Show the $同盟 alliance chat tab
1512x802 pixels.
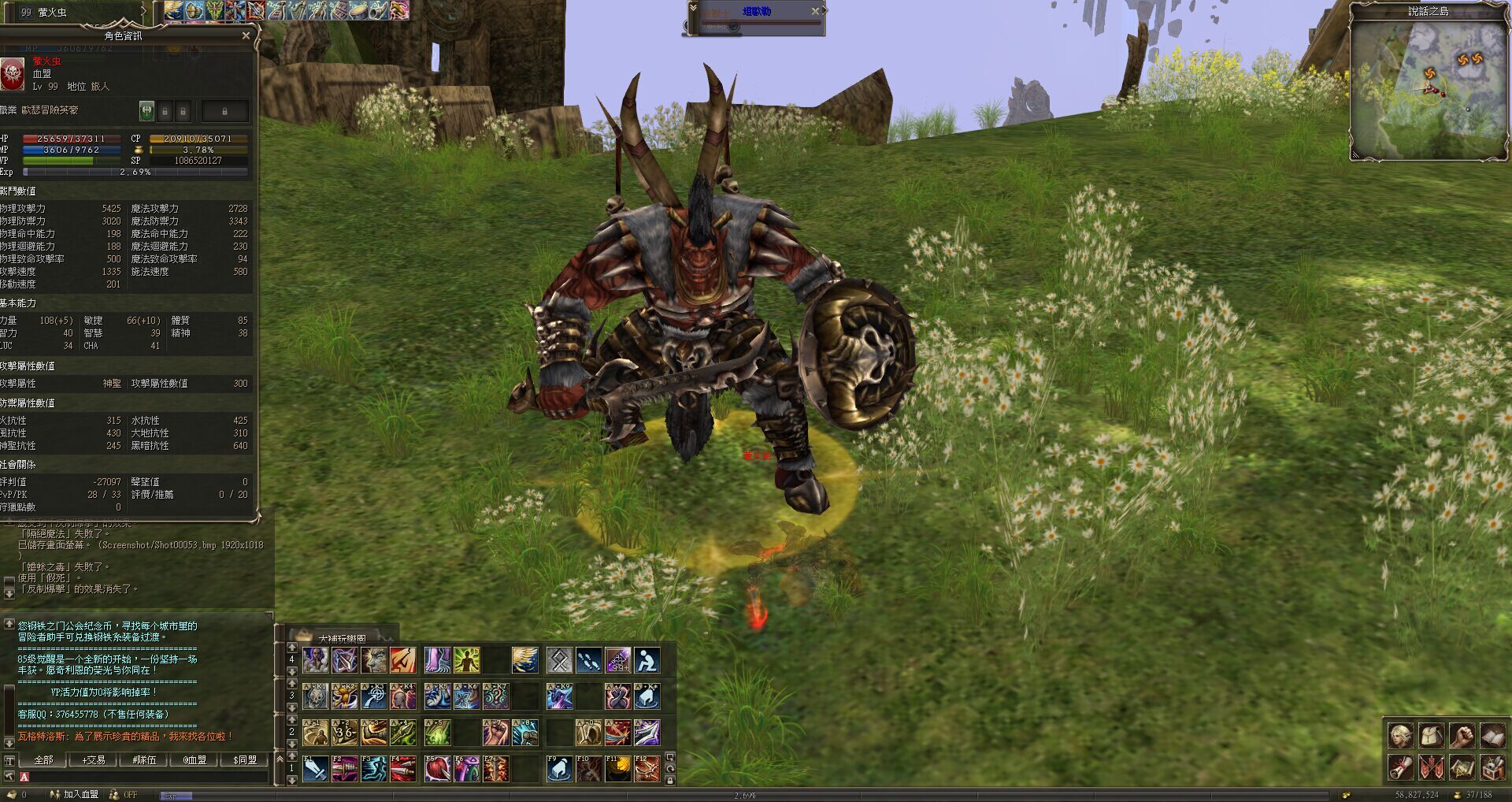coord(245,759)
